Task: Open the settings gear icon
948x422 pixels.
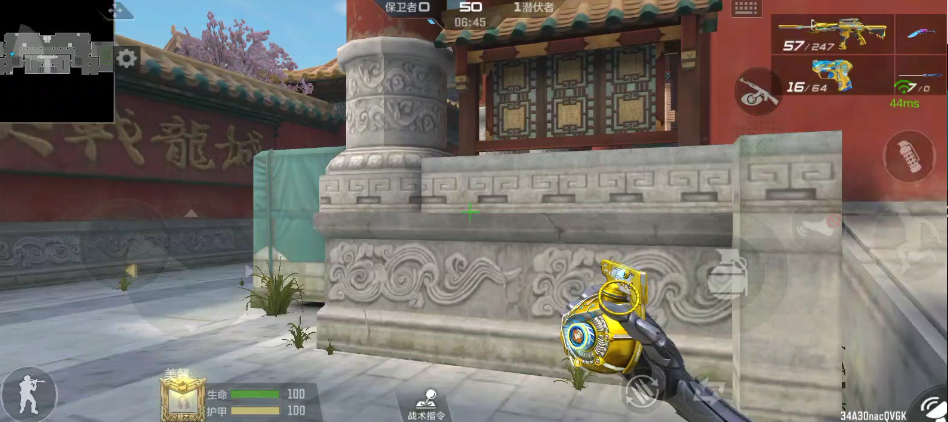Action: click(x=127, y=59)
